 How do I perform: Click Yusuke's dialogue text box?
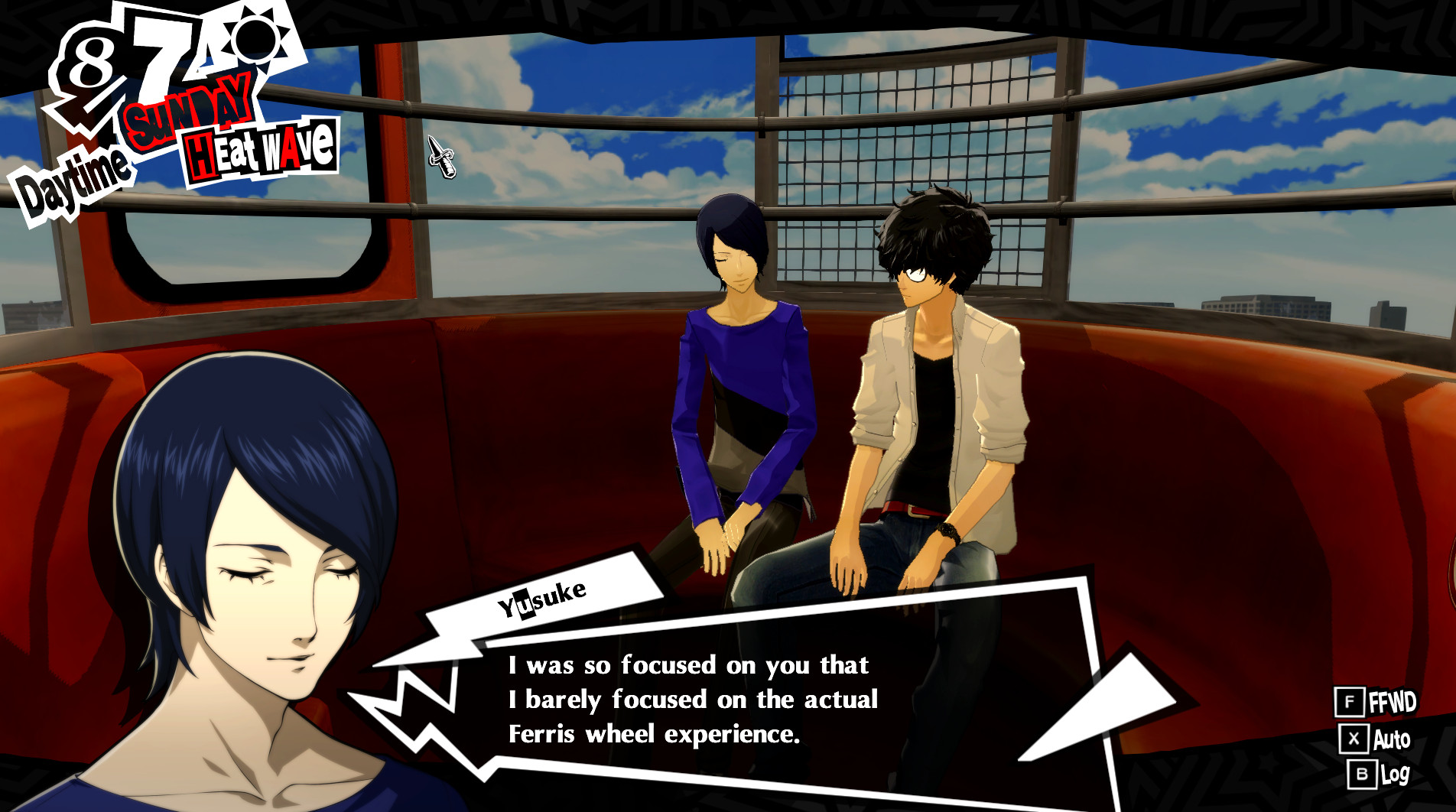tap(765, 700)
